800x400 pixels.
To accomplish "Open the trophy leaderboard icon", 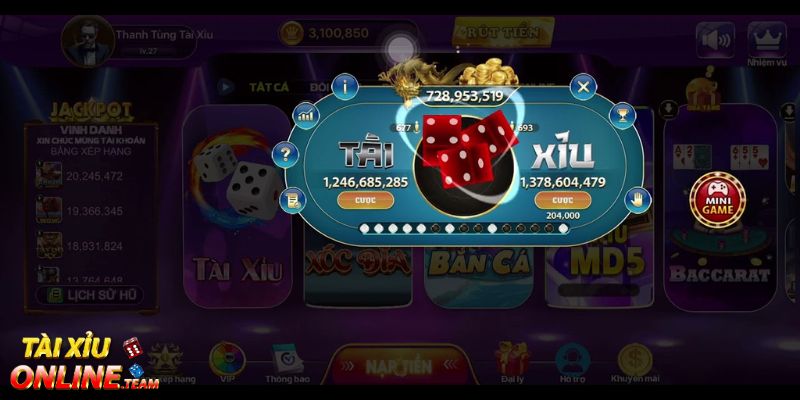I will (625, 116).
